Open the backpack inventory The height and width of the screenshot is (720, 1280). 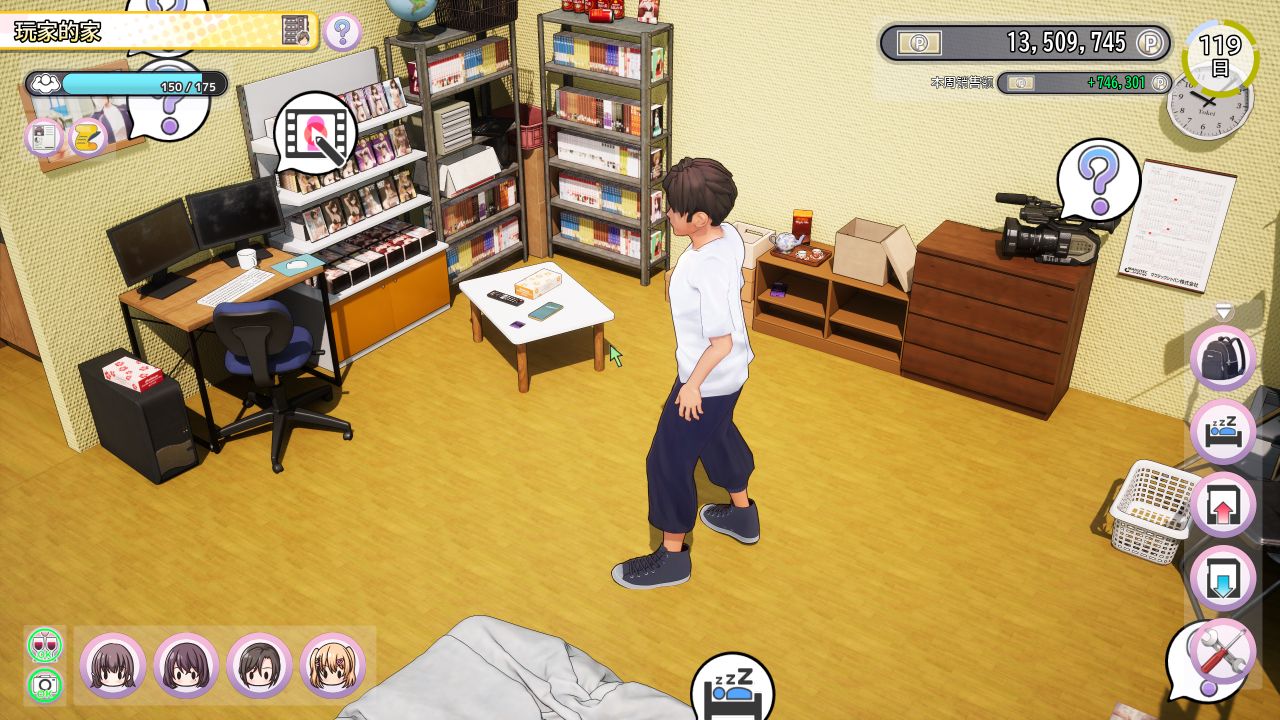click(1222, 357)
